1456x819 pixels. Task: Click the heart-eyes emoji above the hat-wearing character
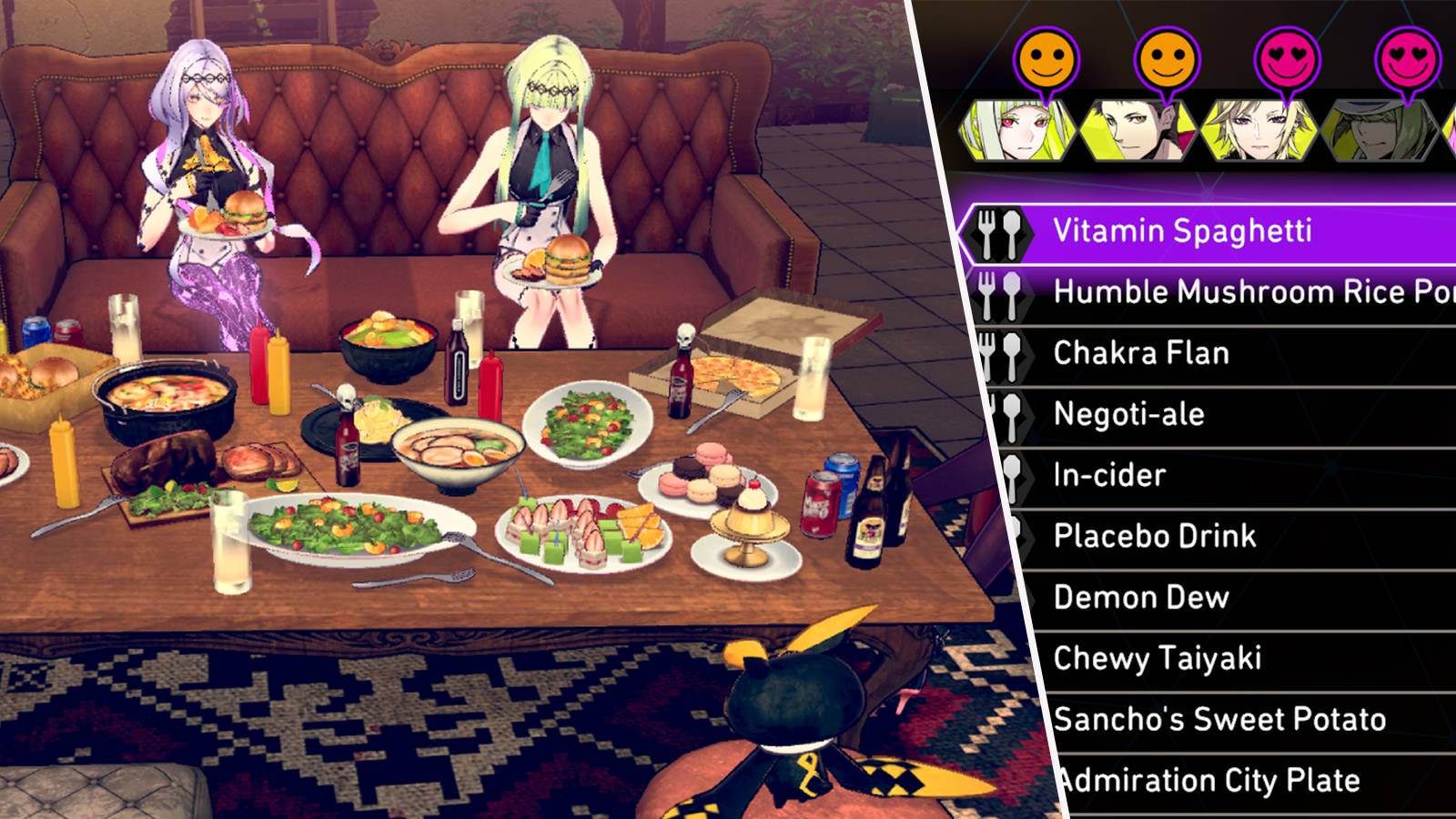coord(1408,57)
